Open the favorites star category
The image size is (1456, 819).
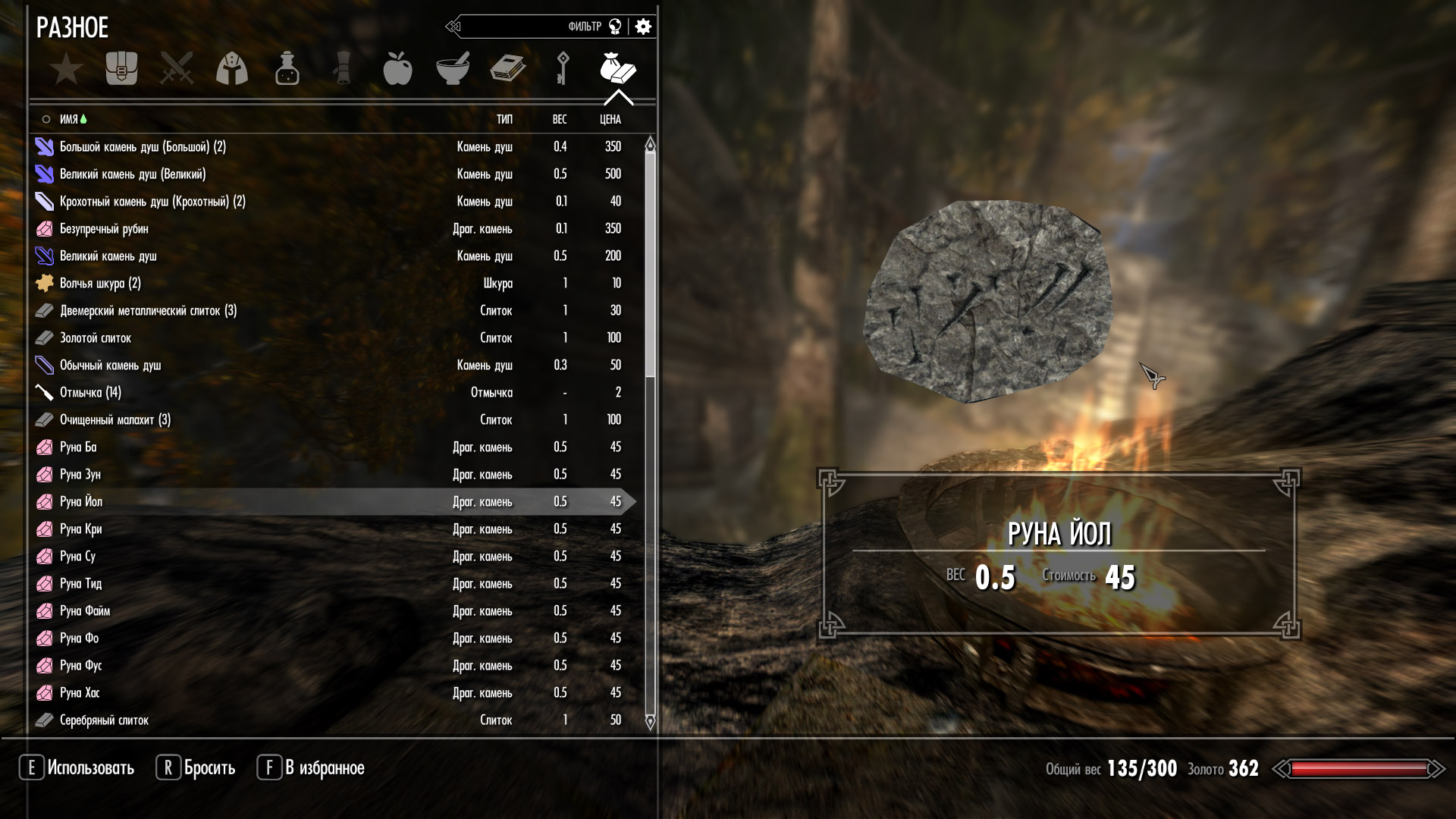point(67,69)
